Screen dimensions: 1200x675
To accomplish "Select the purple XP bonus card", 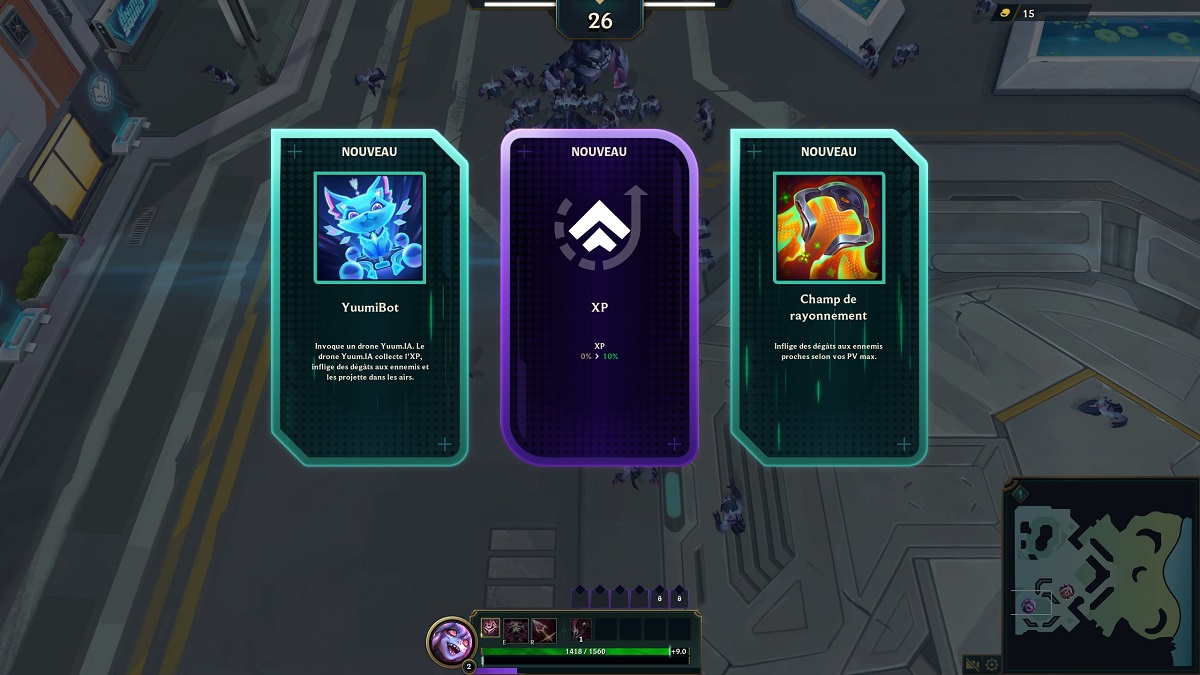I will [x=599, y=297].
